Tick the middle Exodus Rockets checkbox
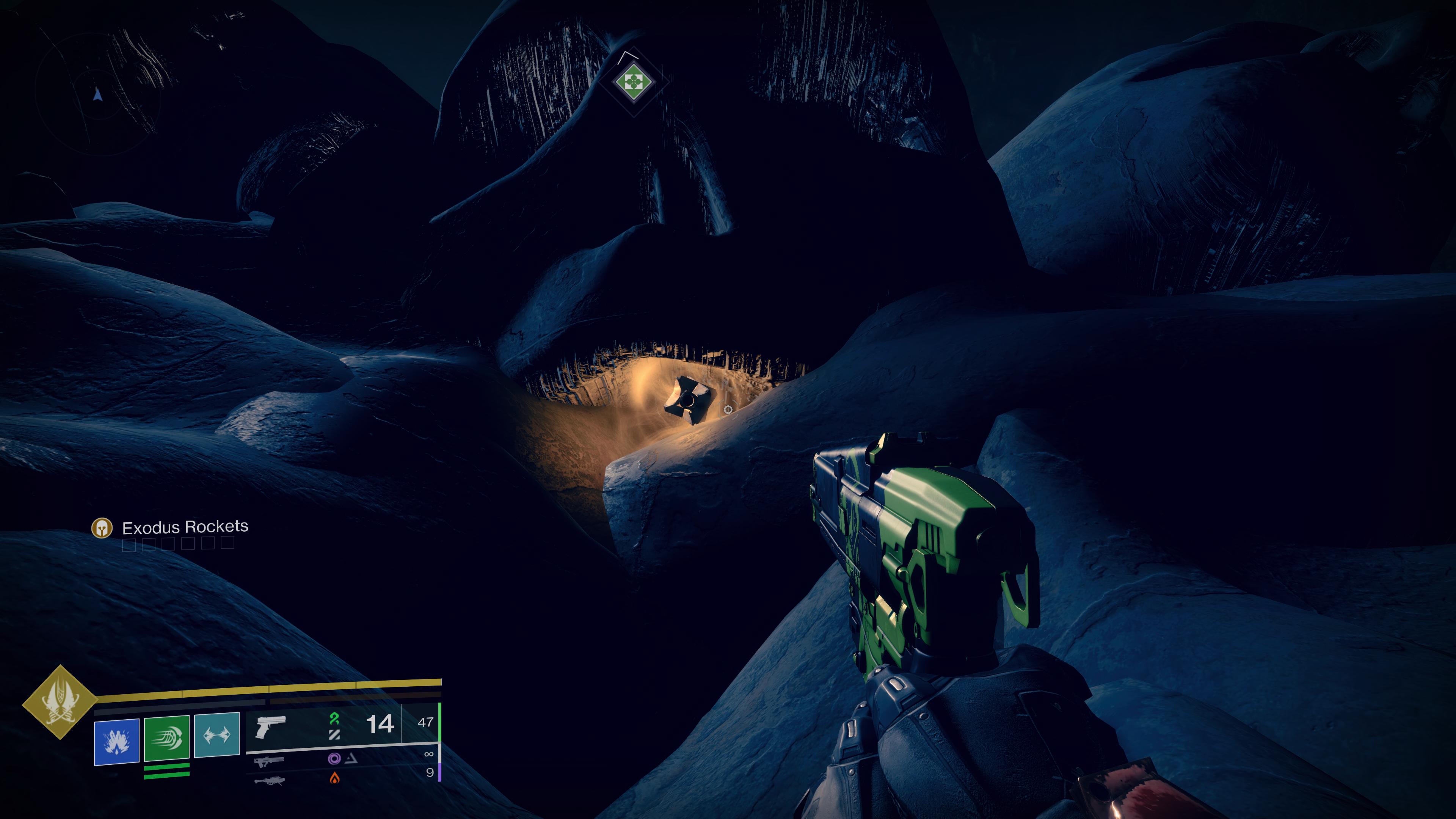1456x819 pixels. tap(169, 544)
